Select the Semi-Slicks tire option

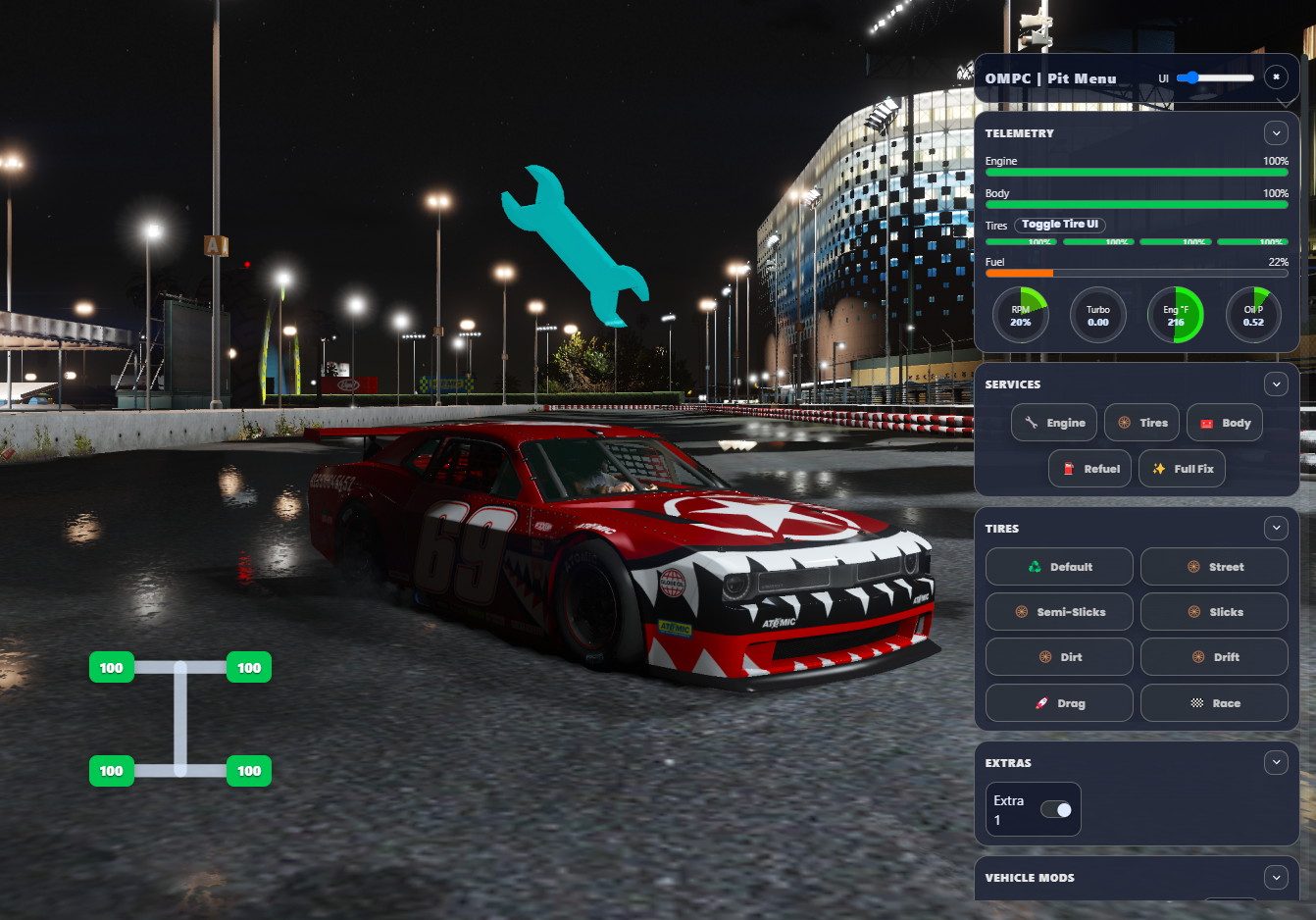(1059, 611)
